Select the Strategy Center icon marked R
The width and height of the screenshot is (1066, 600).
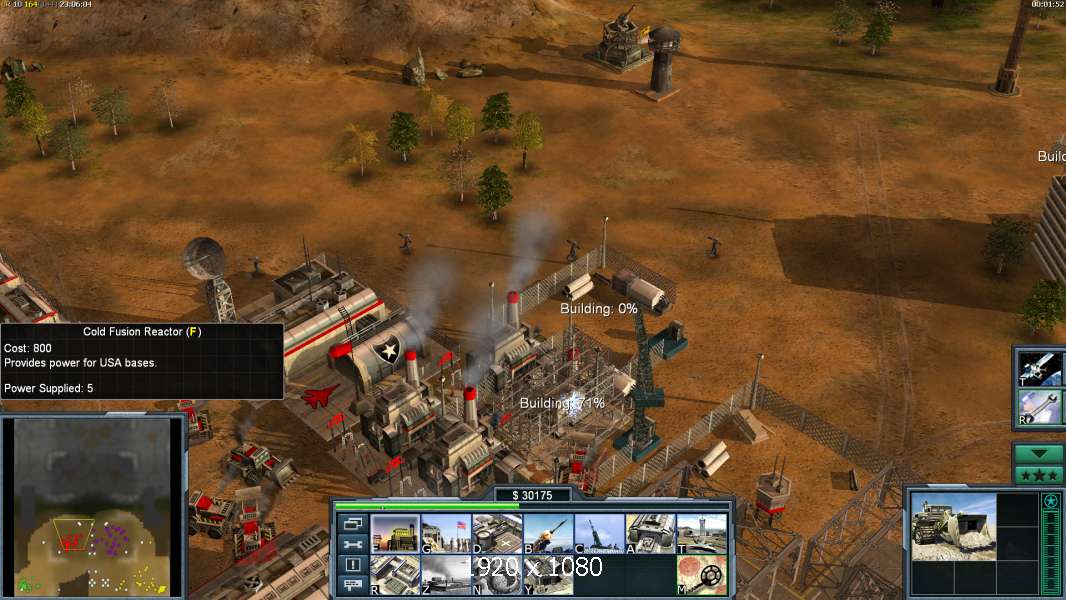click(395, 575)
